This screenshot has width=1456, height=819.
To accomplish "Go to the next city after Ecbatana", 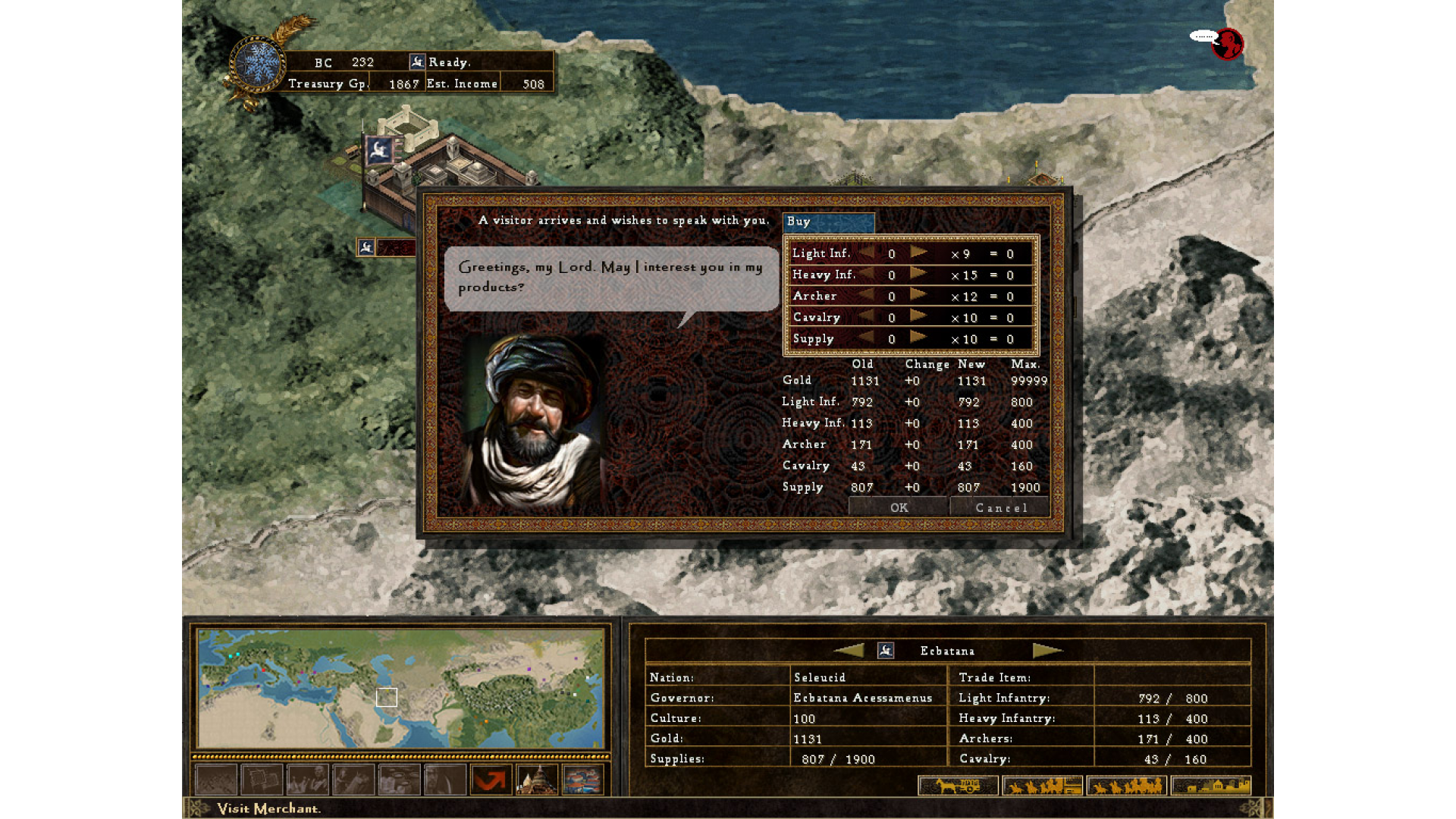I will coord(1047,650).
